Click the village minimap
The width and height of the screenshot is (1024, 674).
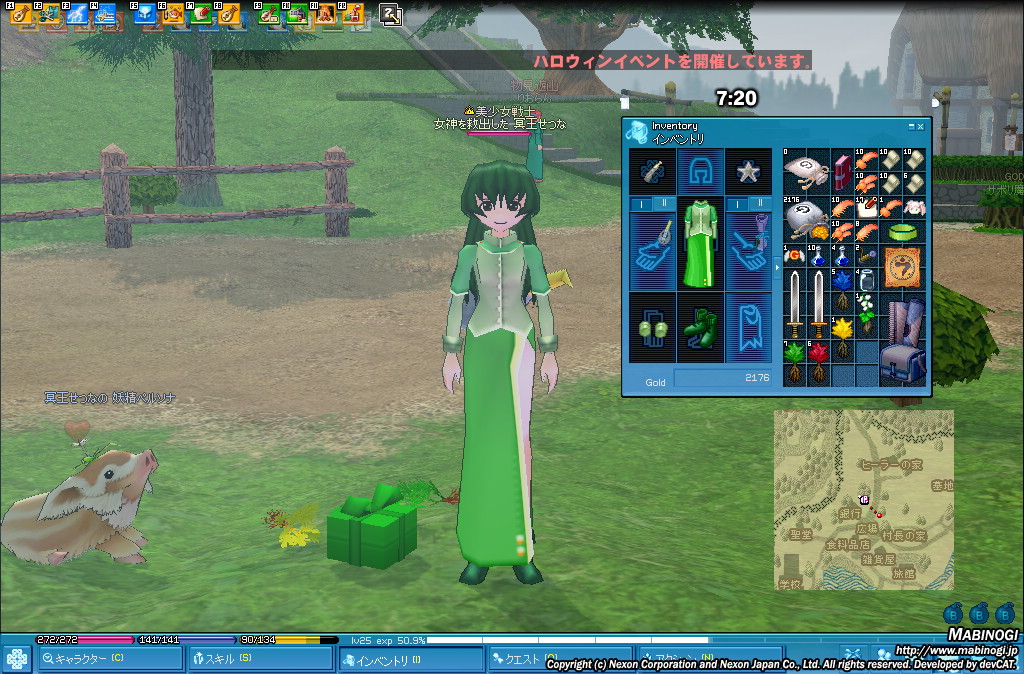(x=863, y=499)
